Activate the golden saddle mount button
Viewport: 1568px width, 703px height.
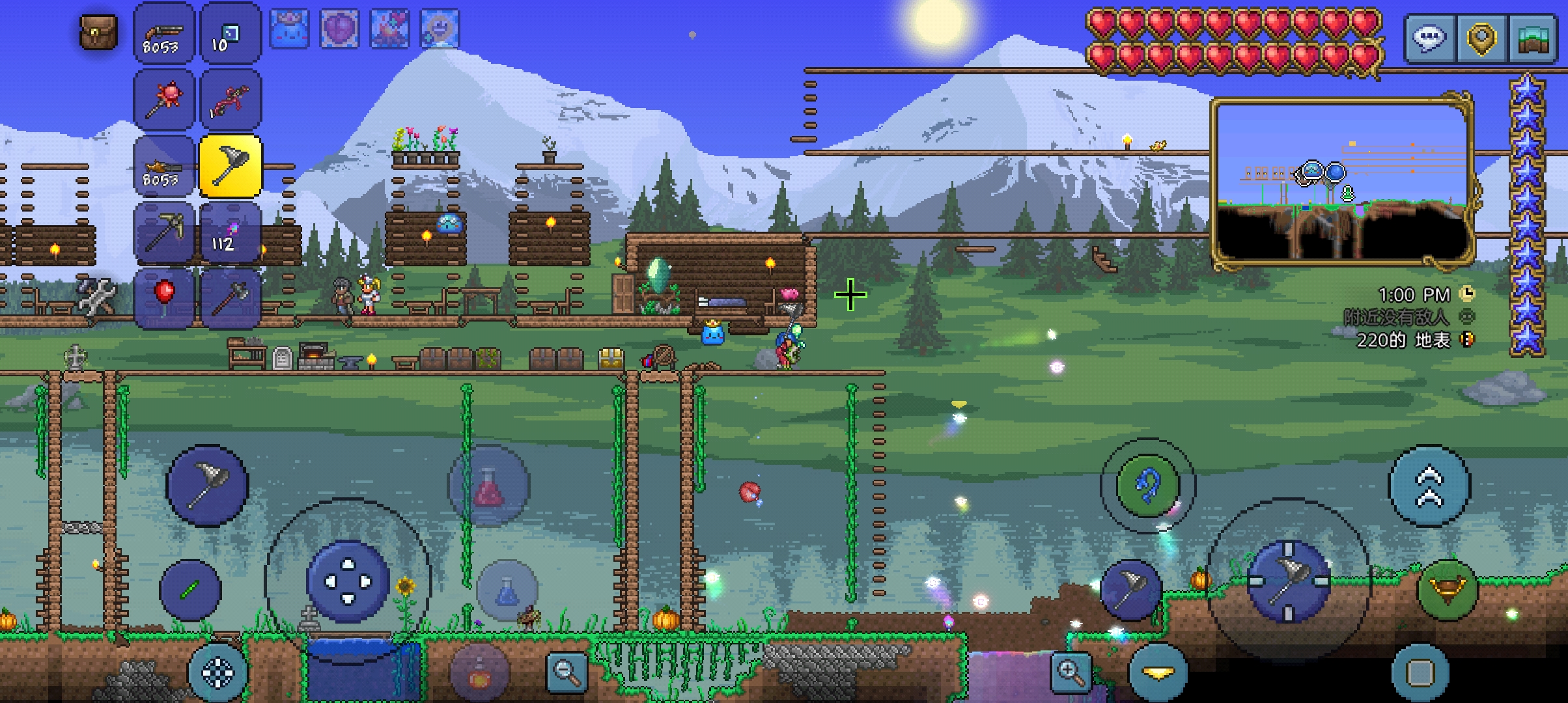(1448, 589)
